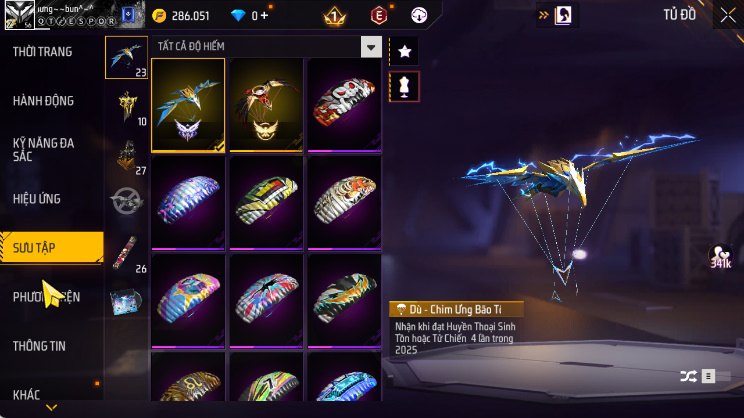Select the blue eagle parachute thumbnail
The height and width of the screenshot is (418, 744).
coord(188,104)
